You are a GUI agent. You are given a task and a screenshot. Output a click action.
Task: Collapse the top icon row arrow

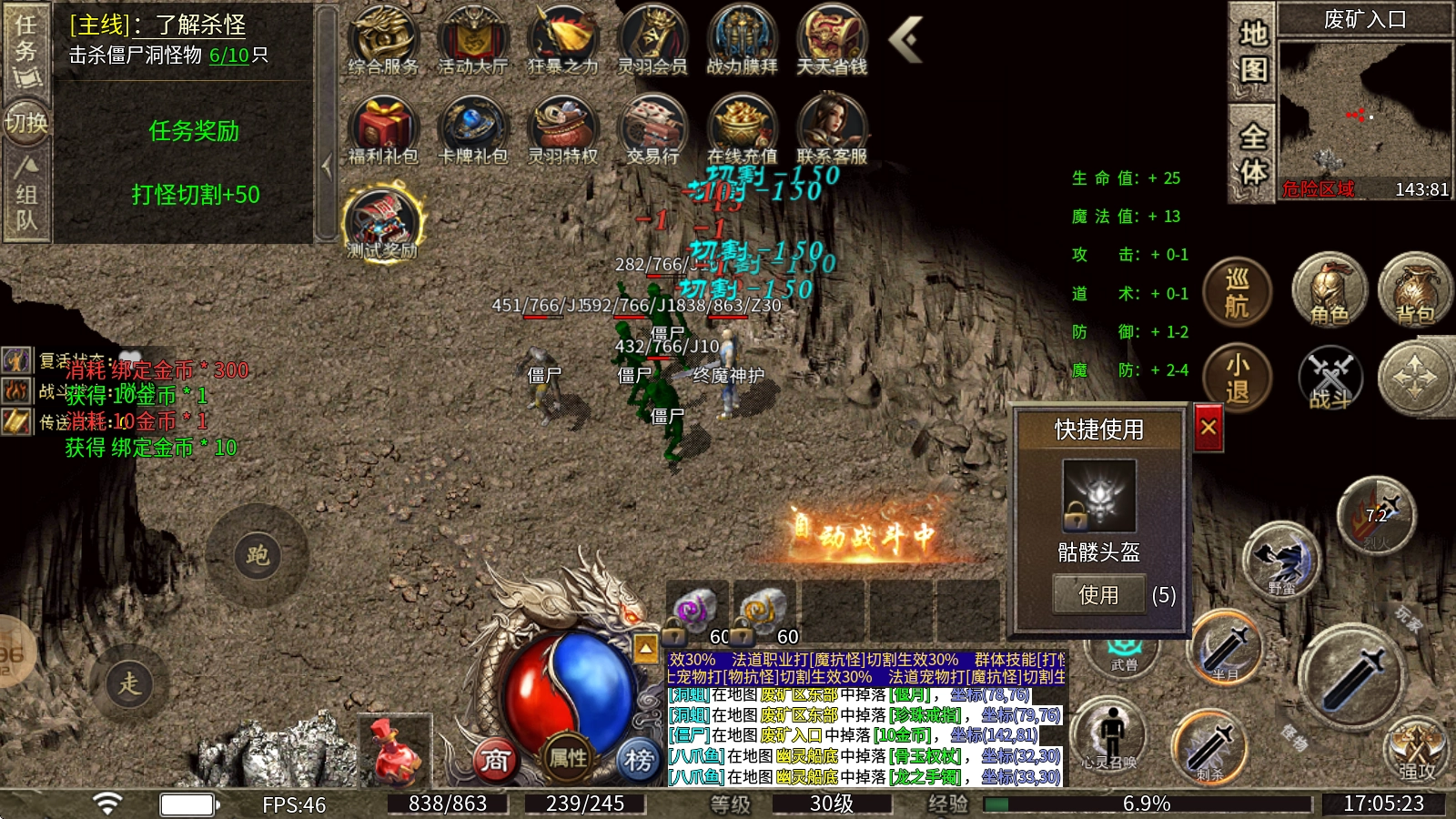pyautogui.click(x=905, y=39)
